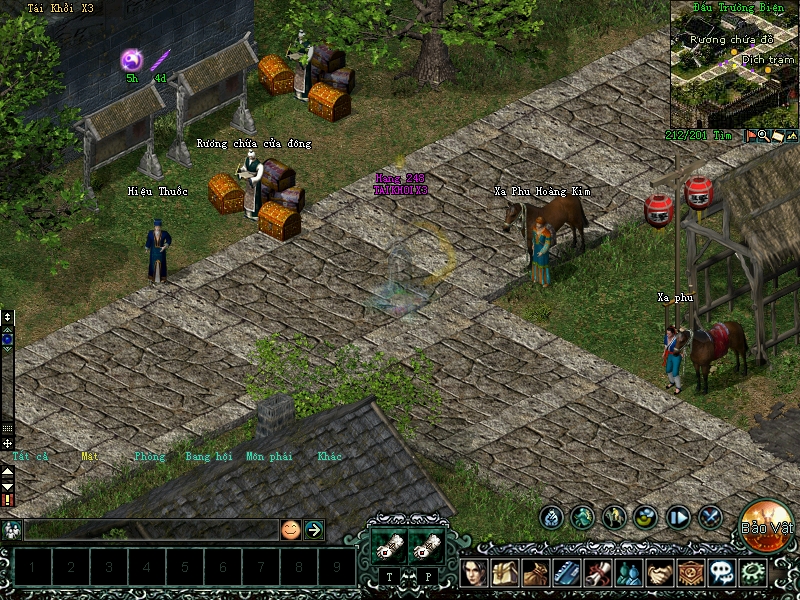Image resolution: width=800 pixels, height=600 pixels.
Task: Click the running figure toggle
Action: click(583, 517)
